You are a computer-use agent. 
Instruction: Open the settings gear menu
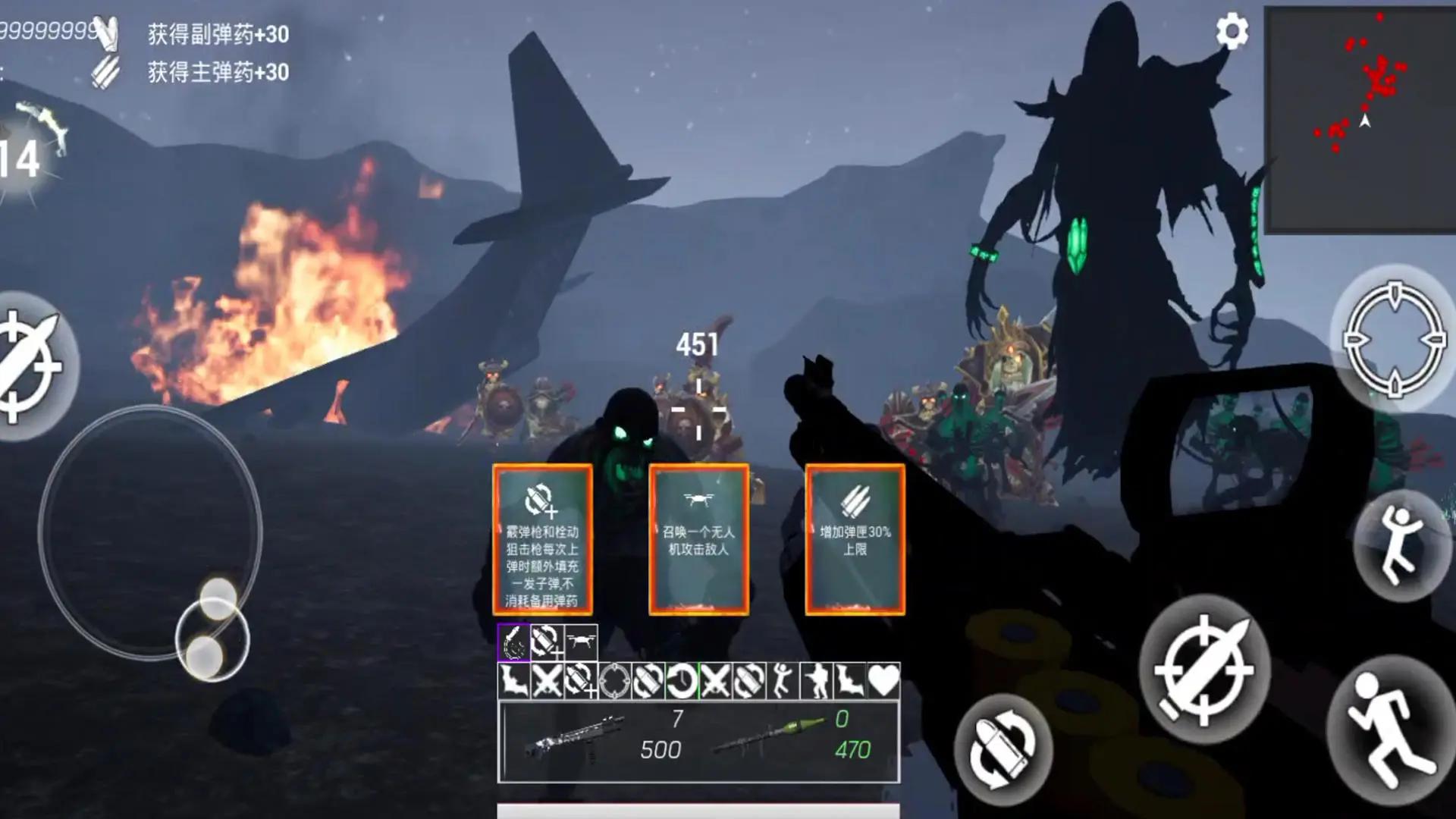pyautogui.click(x=1234, y=32)
